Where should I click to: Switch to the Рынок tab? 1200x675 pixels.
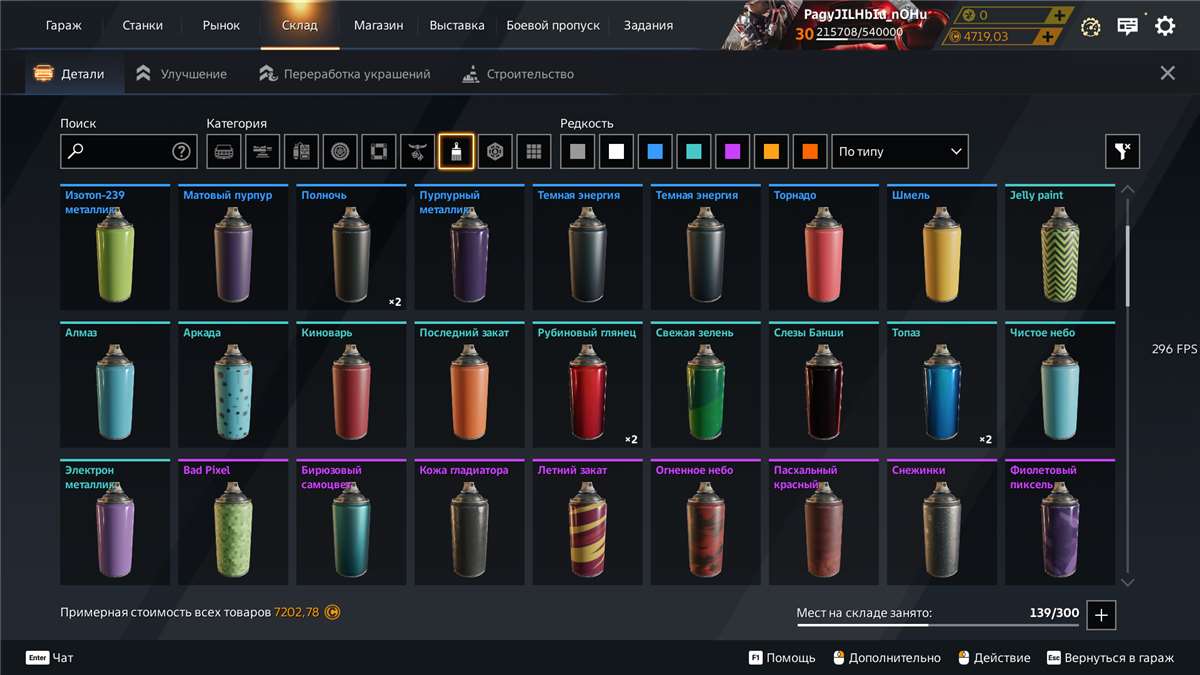221,25
